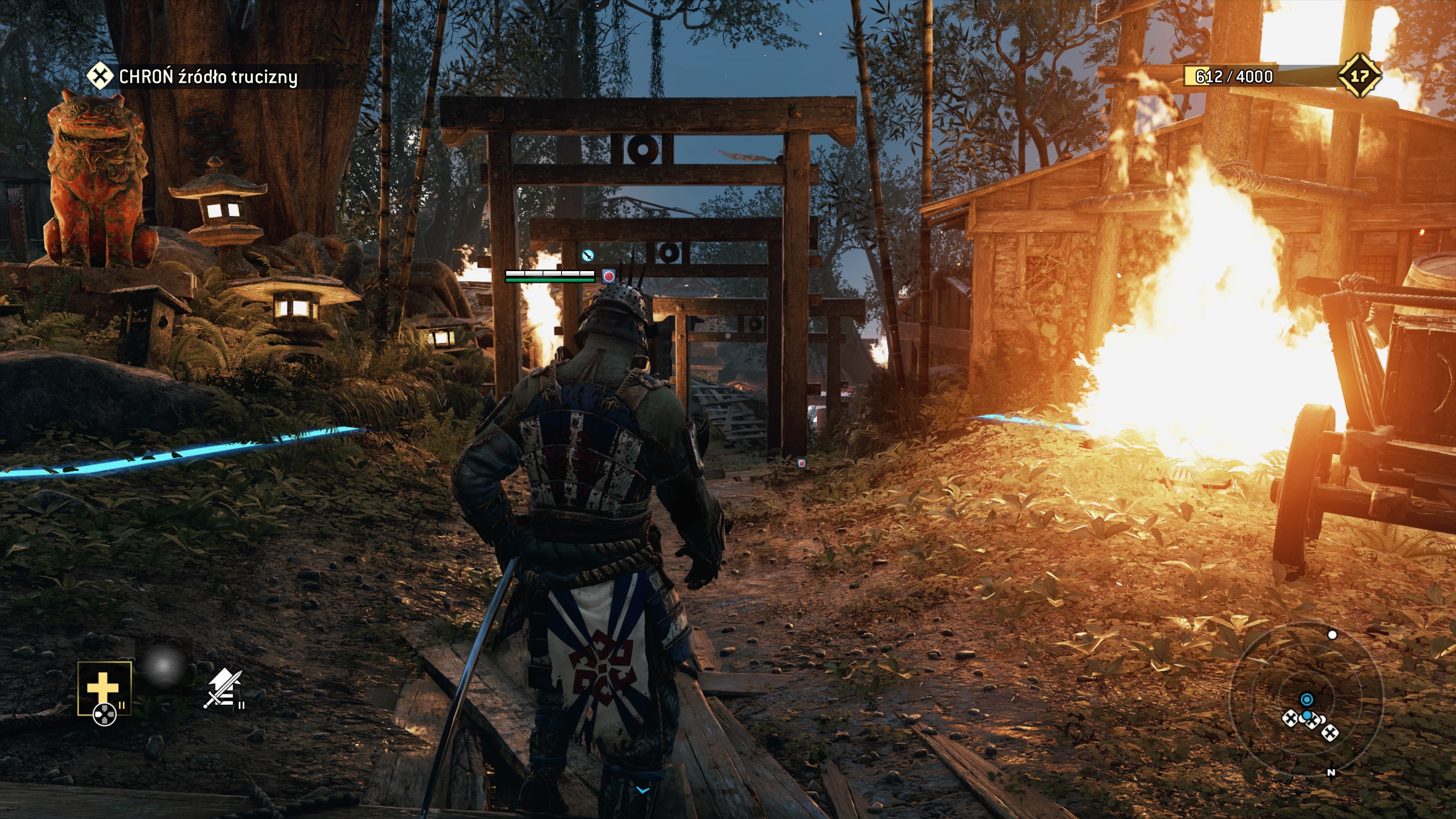Trigger the sword strike feat icon
The width and height of the screenshot is (1456, 819).
[224, 688]
